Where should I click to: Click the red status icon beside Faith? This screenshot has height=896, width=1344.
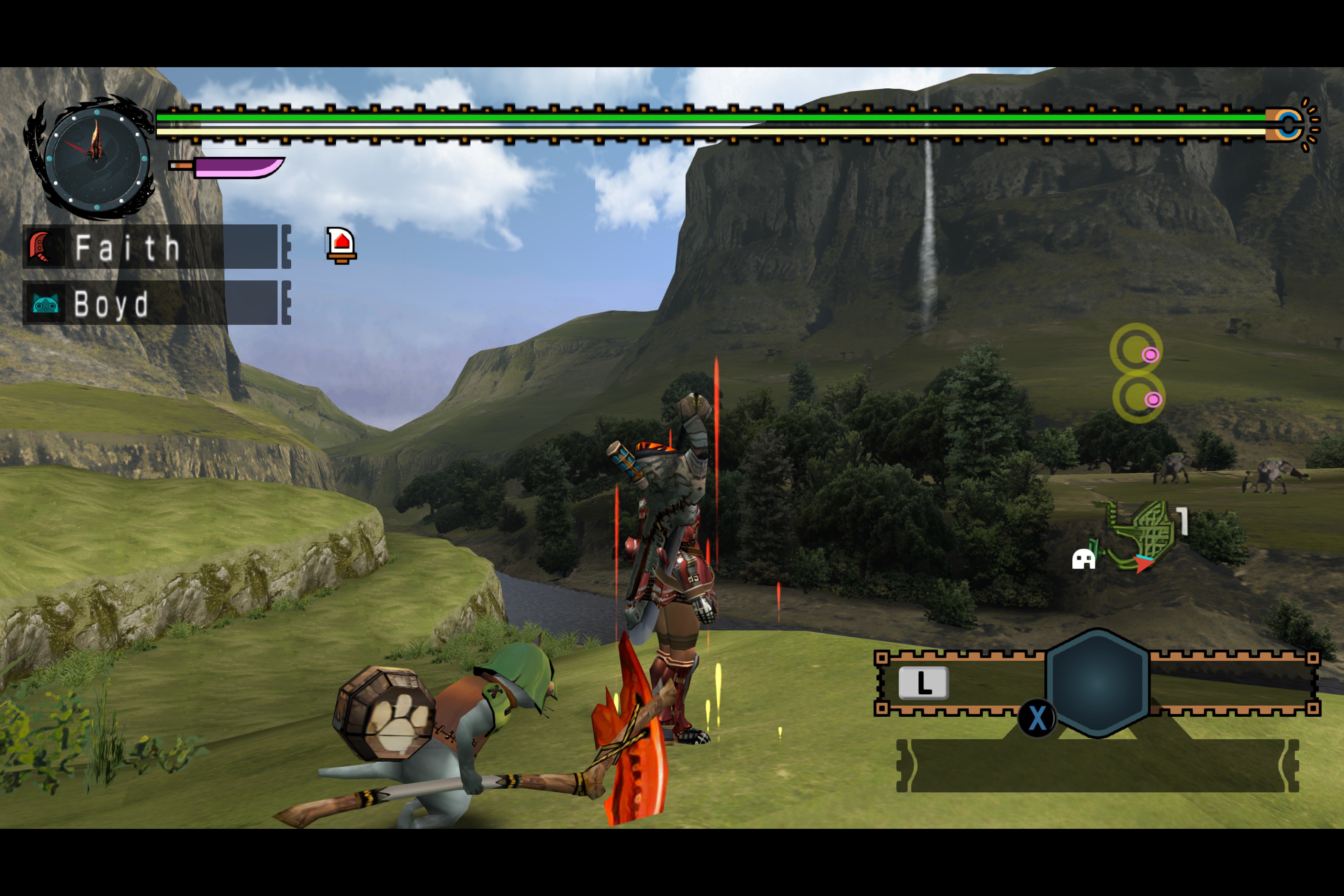pyautogui.click(x=341, y=245)
